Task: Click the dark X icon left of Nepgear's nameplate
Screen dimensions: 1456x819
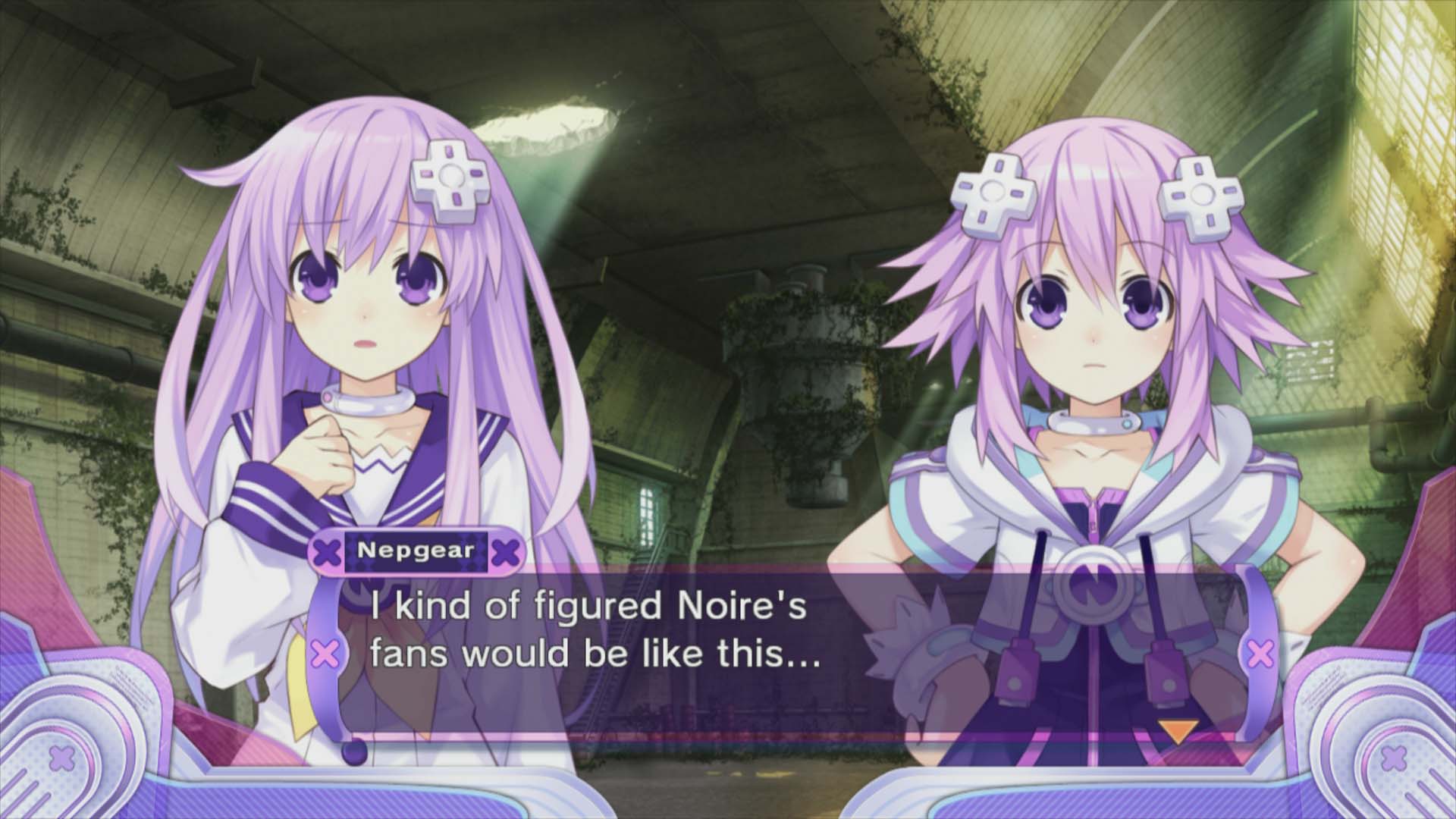Action: pyautogui.click(x=328, y=552)
